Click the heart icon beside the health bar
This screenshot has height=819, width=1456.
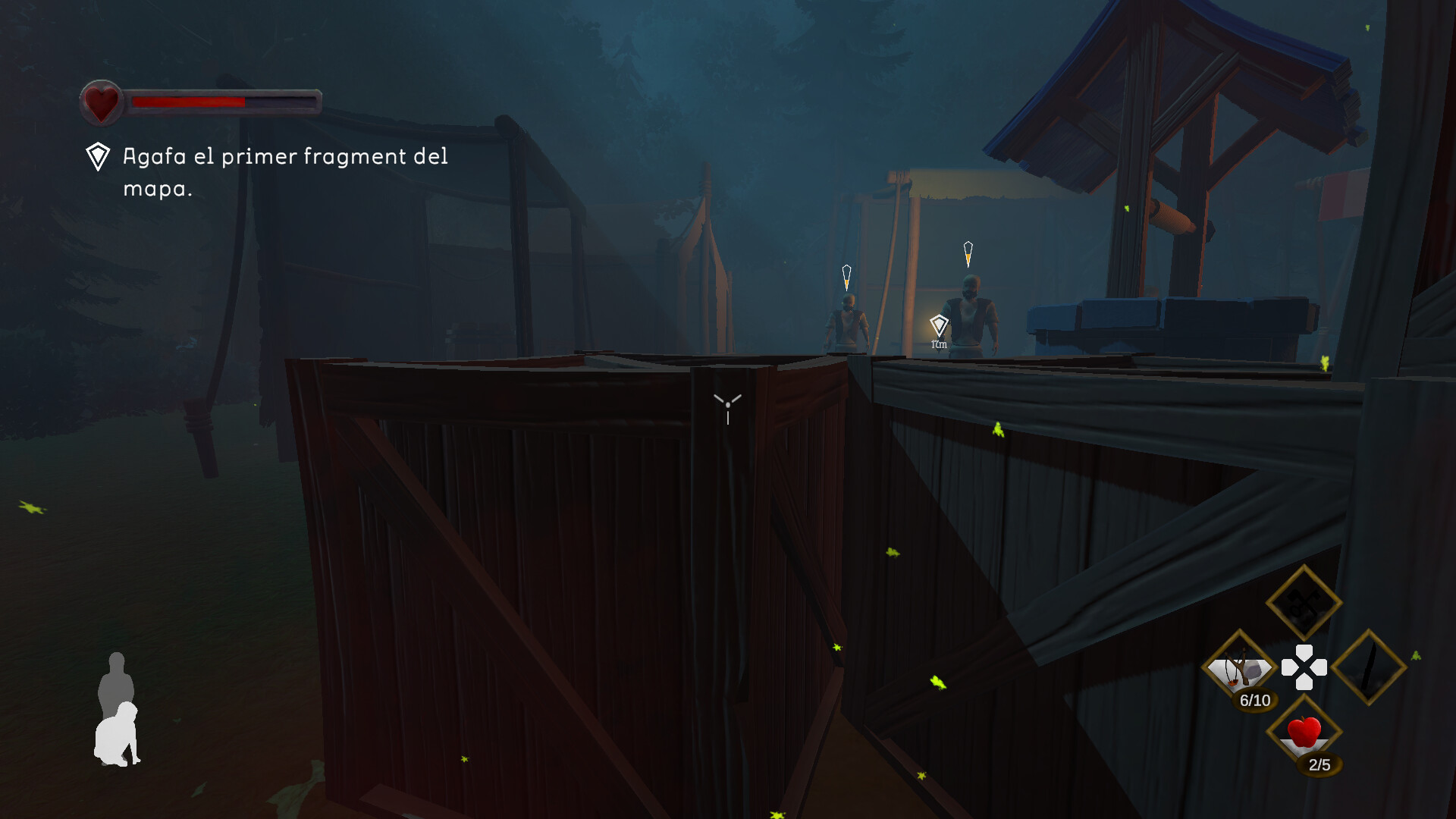point(101,101)
